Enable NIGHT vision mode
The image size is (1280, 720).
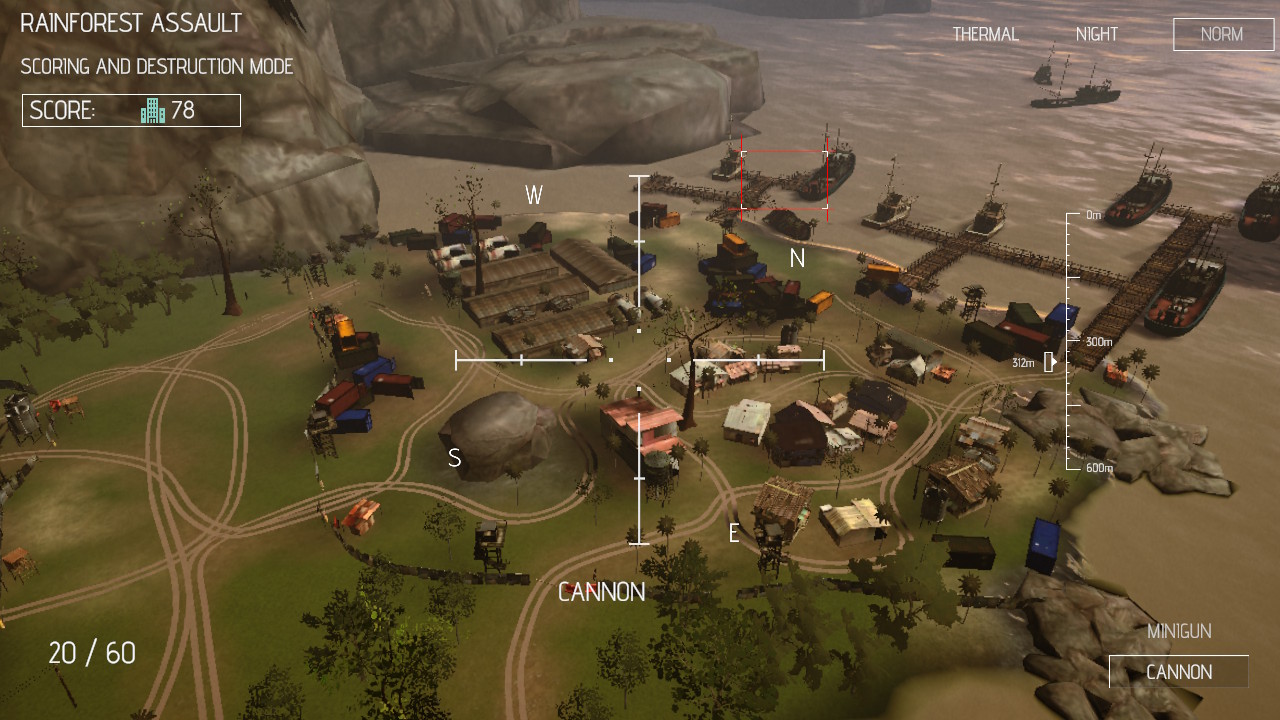[1096, 33]
